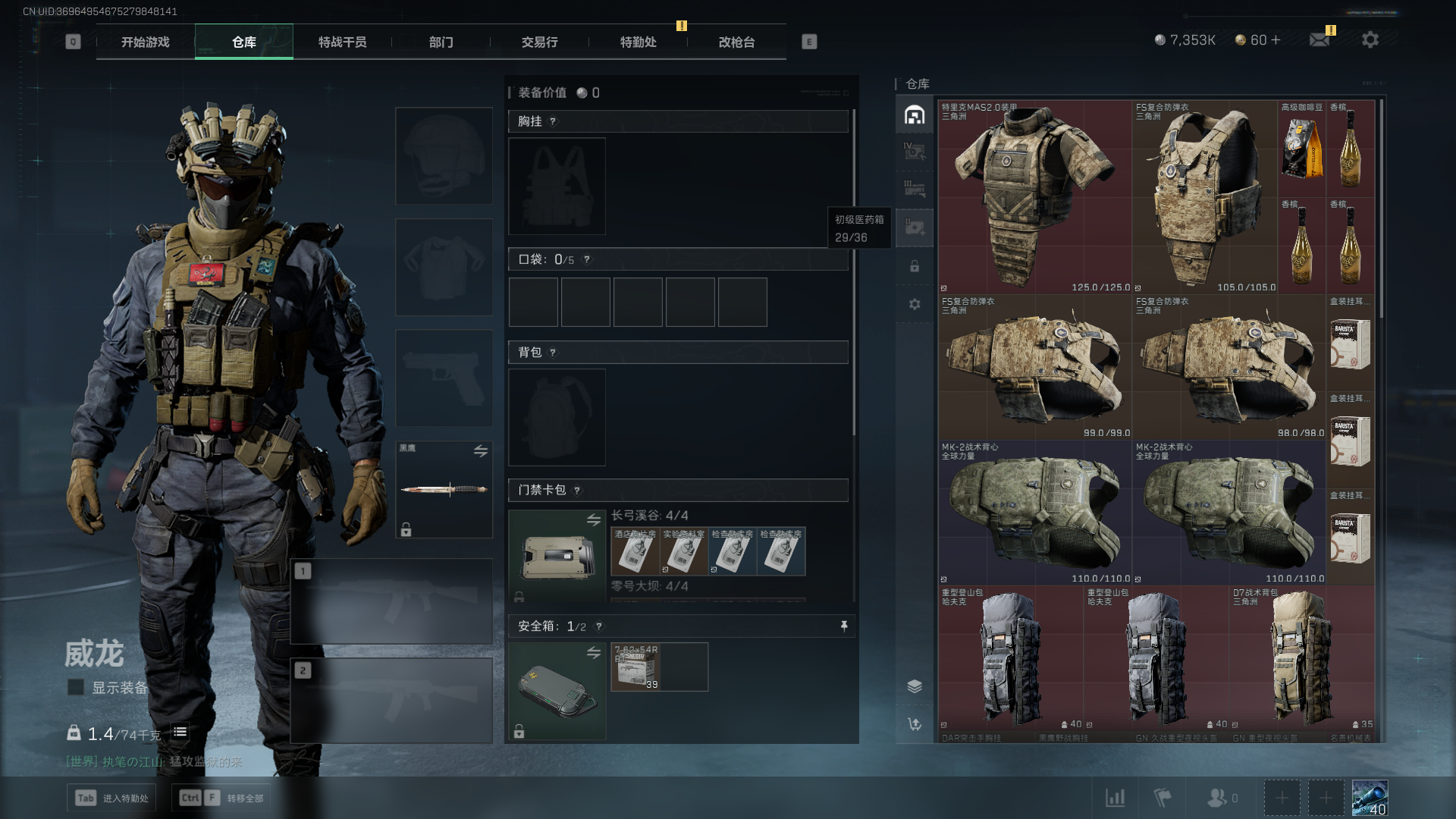Open the weight details list icon
Screen dimensions: 1456x819
pyautogui.click(x=180, y=733)
